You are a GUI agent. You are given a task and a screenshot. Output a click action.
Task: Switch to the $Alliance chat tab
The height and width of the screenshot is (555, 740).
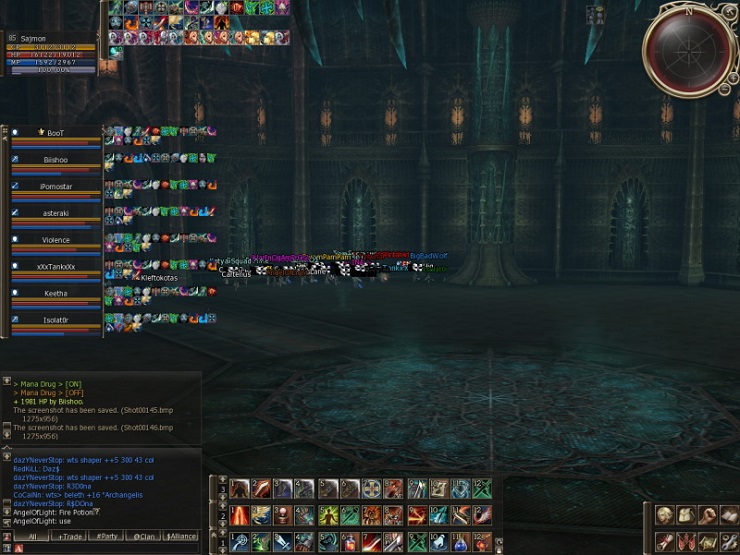(181, 537)
